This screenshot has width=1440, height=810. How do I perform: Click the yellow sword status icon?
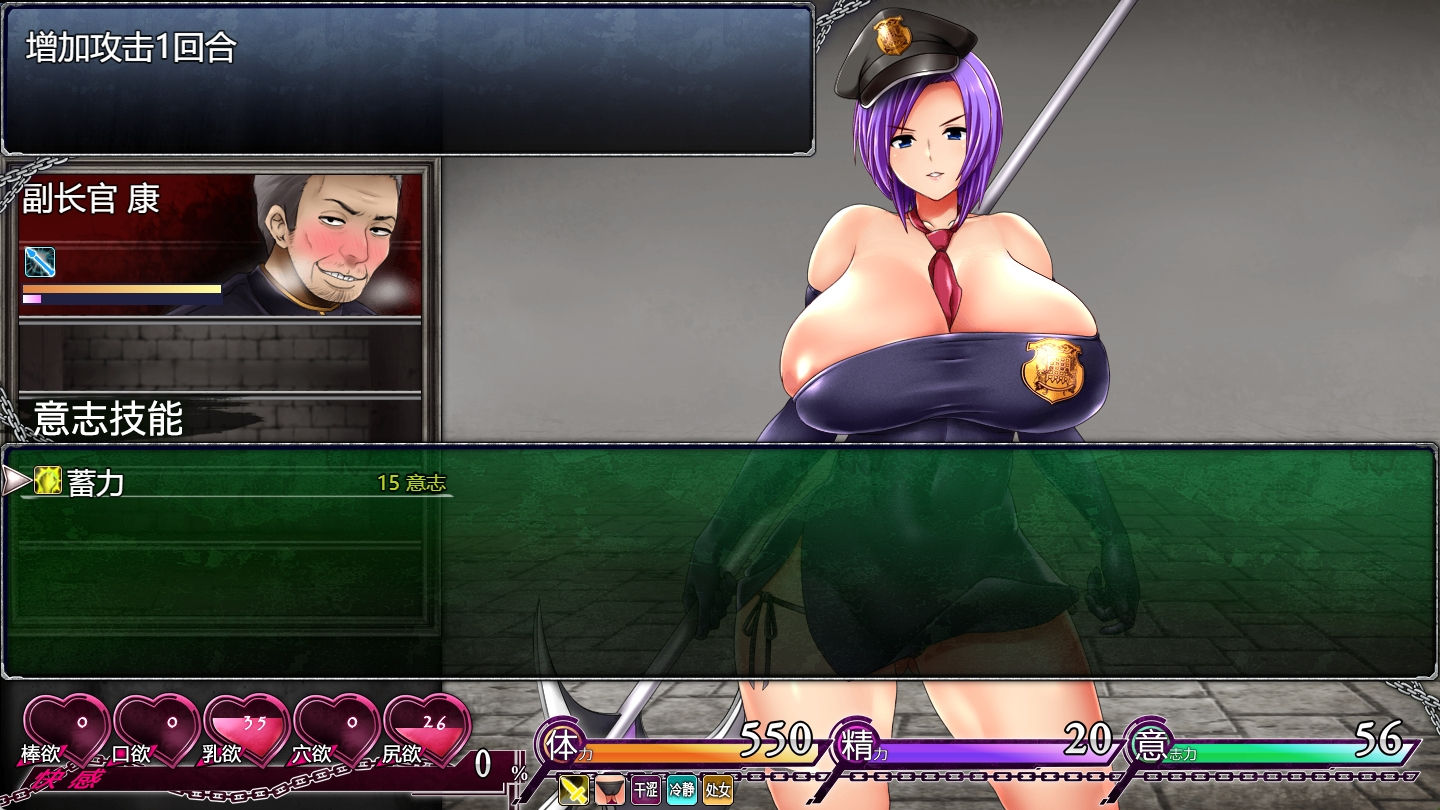574,790
